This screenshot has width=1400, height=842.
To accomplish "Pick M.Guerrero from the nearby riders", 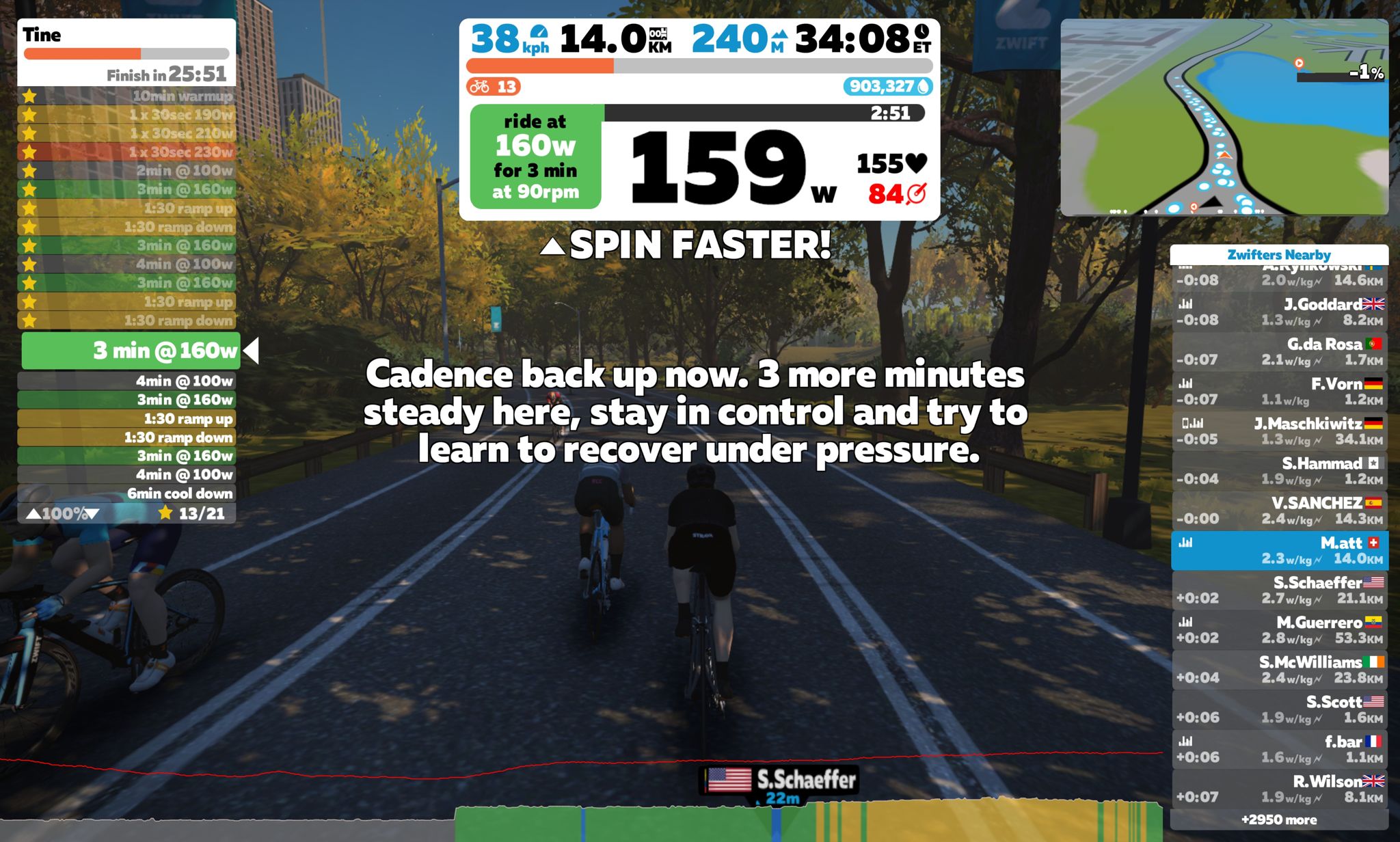I will point(1279,629).
